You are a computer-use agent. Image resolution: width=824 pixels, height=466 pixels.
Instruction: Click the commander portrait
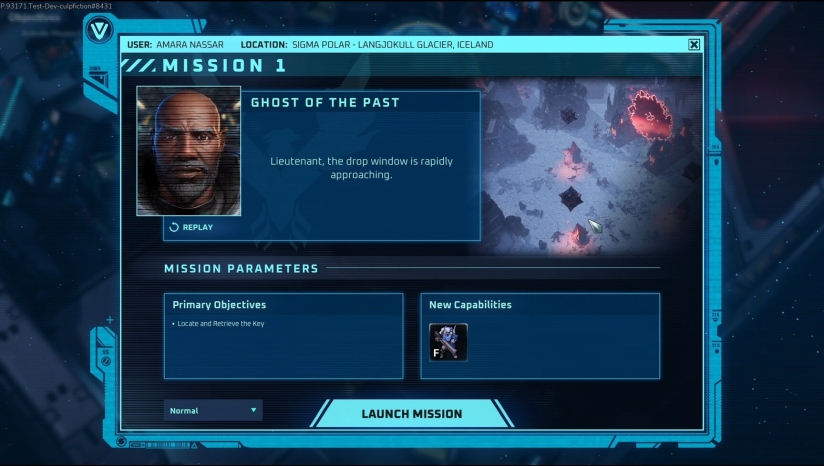(x=189, y=150)
